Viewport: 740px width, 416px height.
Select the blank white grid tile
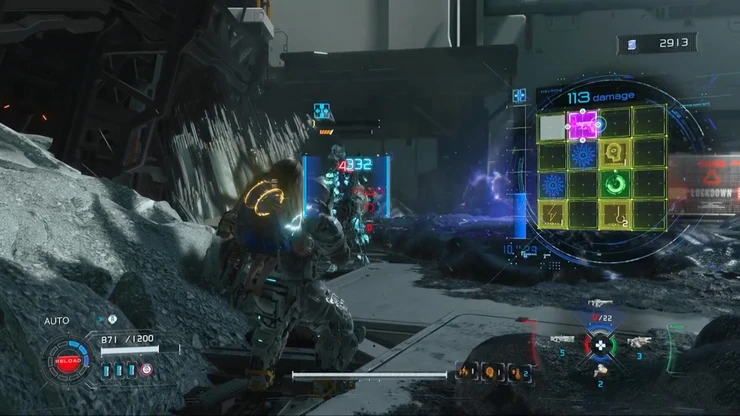pyautogui.click(x=552, y=127)
